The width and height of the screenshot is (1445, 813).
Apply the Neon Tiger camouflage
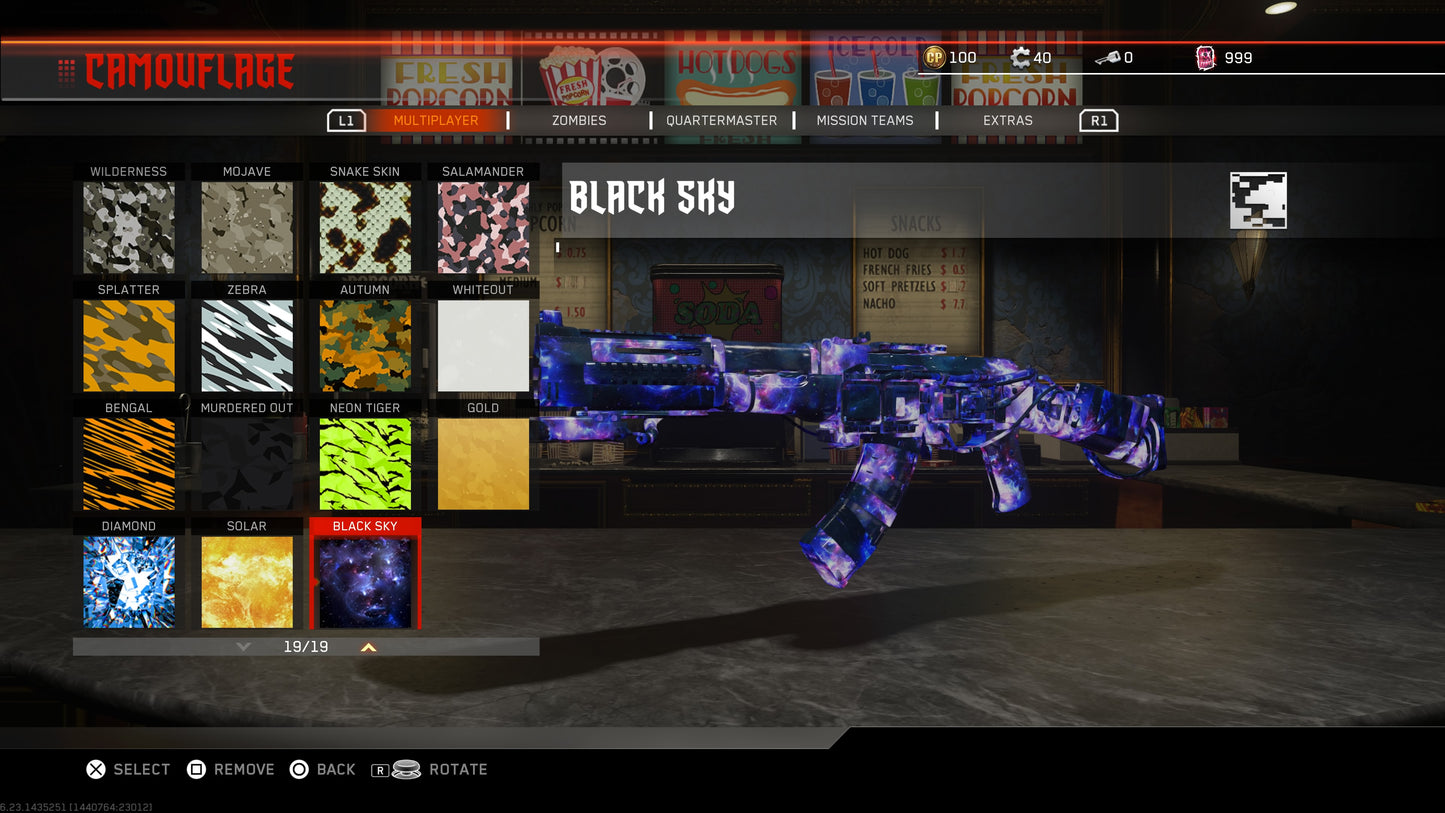coord(365,463)
